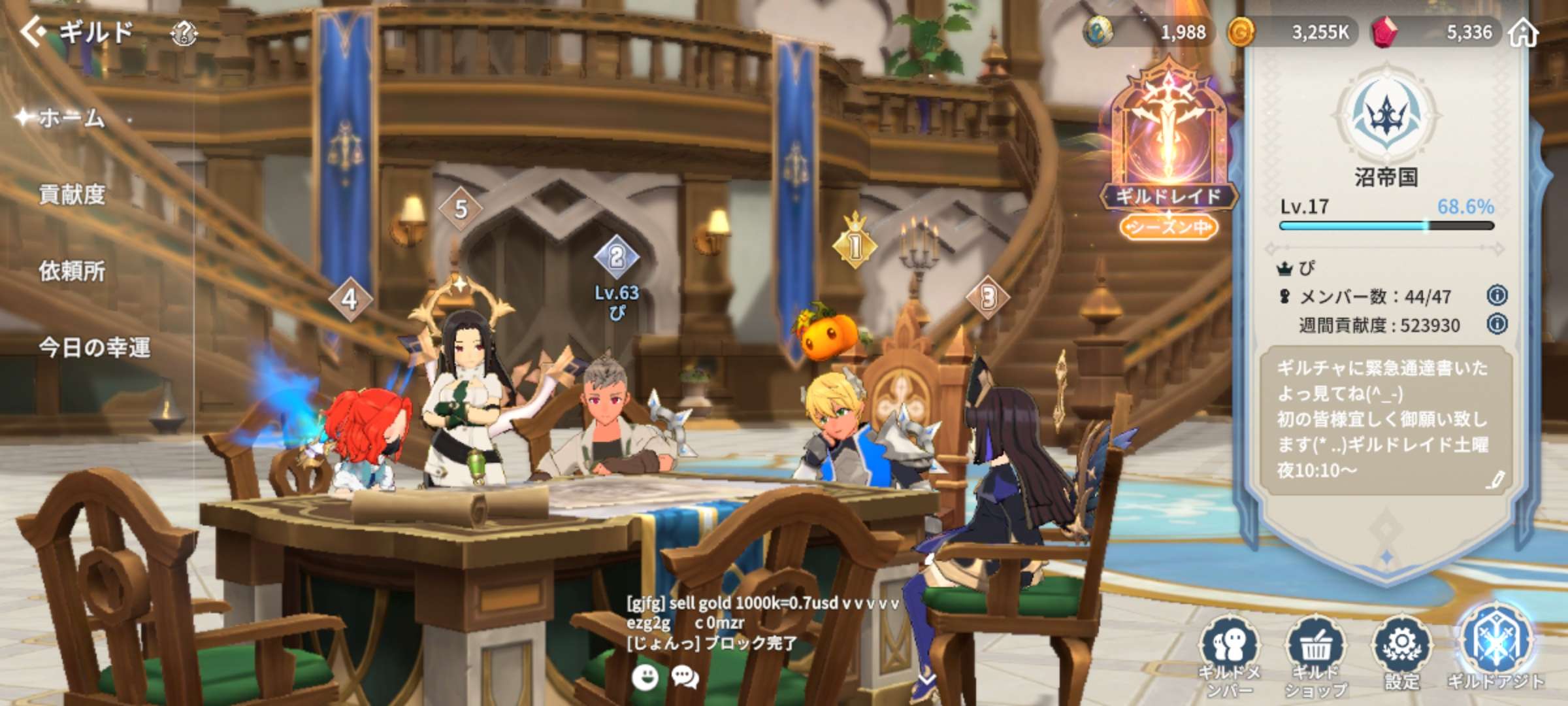Viewport: 1568px width, 706px height.
Task: Open the ギルドレイド raid banner
Action: pyautogui.click(x=1168, y=150)
